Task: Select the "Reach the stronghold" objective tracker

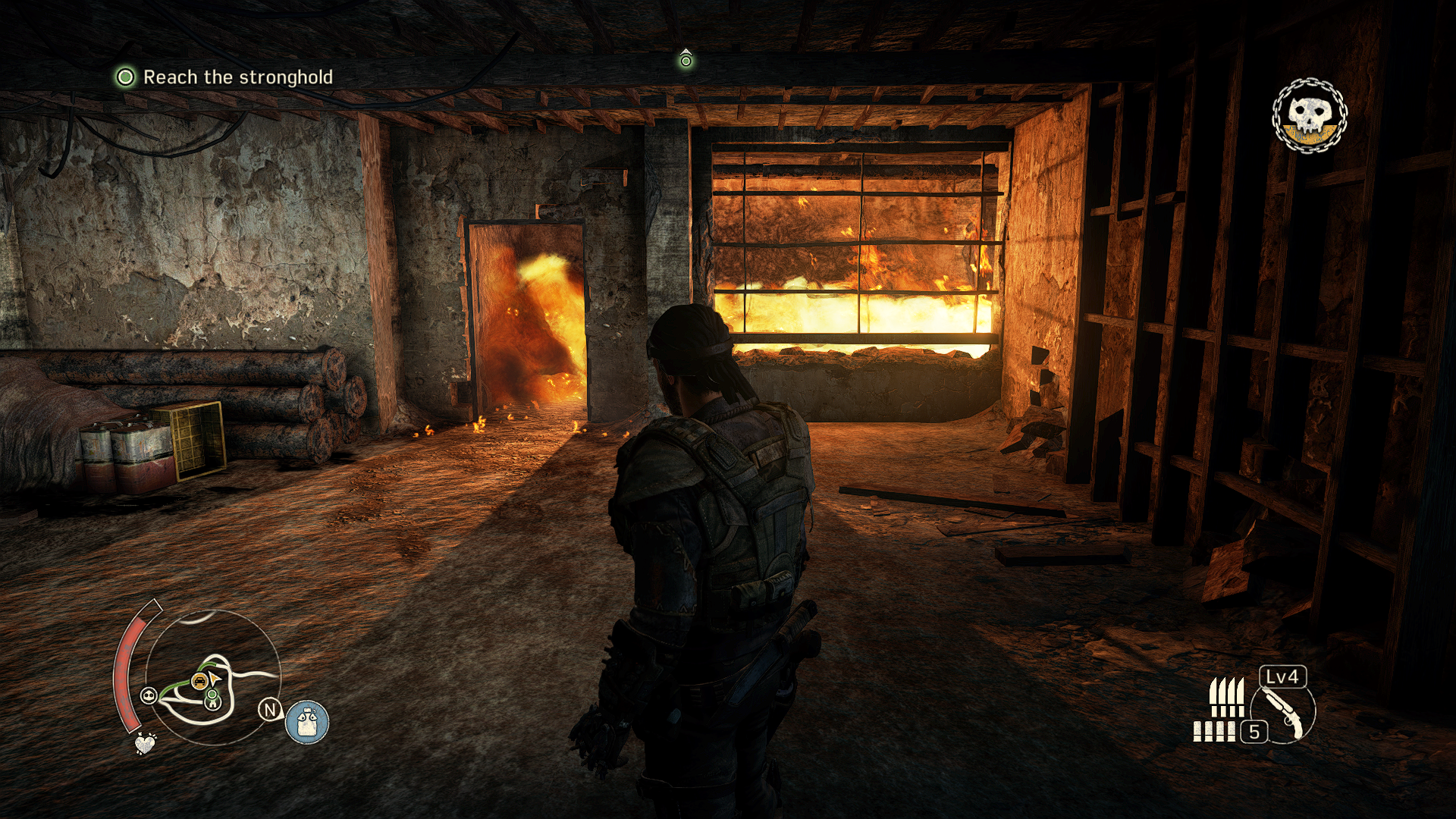Action: tap(225, 77)
